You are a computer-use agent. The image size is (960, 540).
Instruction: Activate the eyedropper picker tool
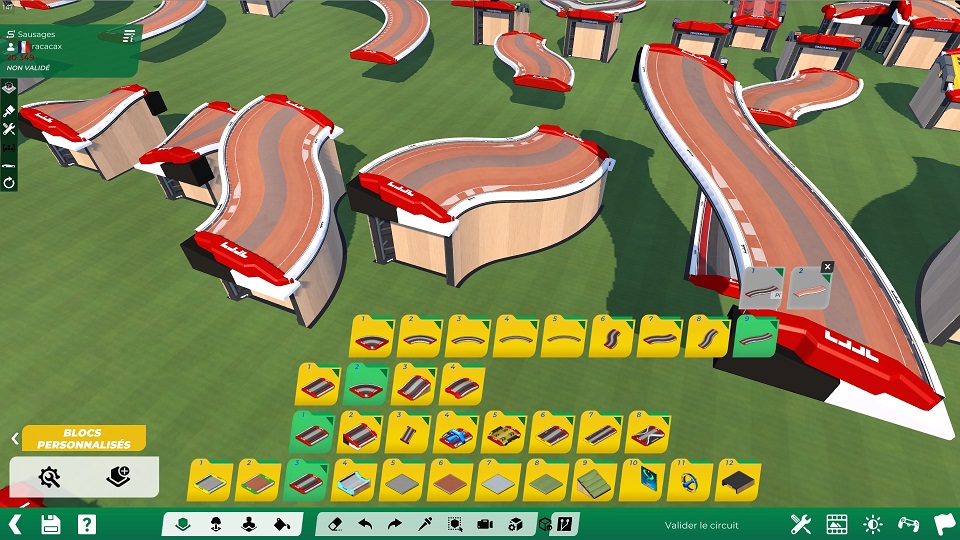[425, 523]
